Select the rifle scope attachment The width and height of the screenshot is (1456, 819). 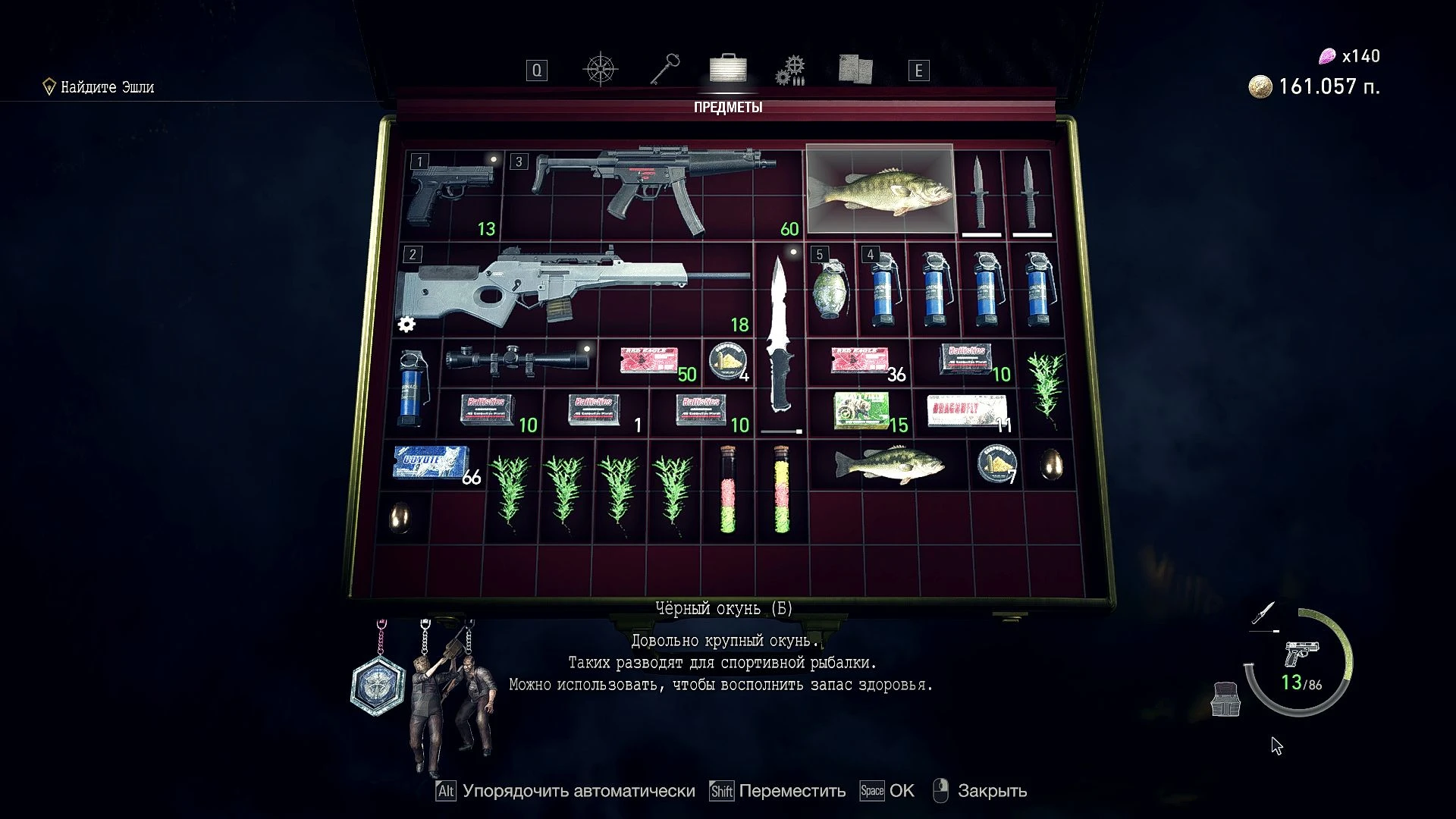pos(516,356)
